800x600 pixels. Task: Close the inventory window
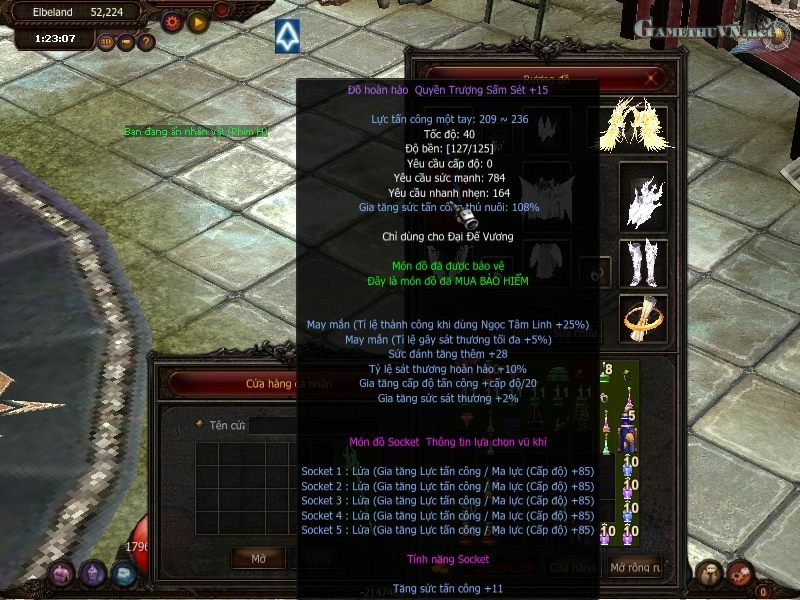click(x=653, y=77)
